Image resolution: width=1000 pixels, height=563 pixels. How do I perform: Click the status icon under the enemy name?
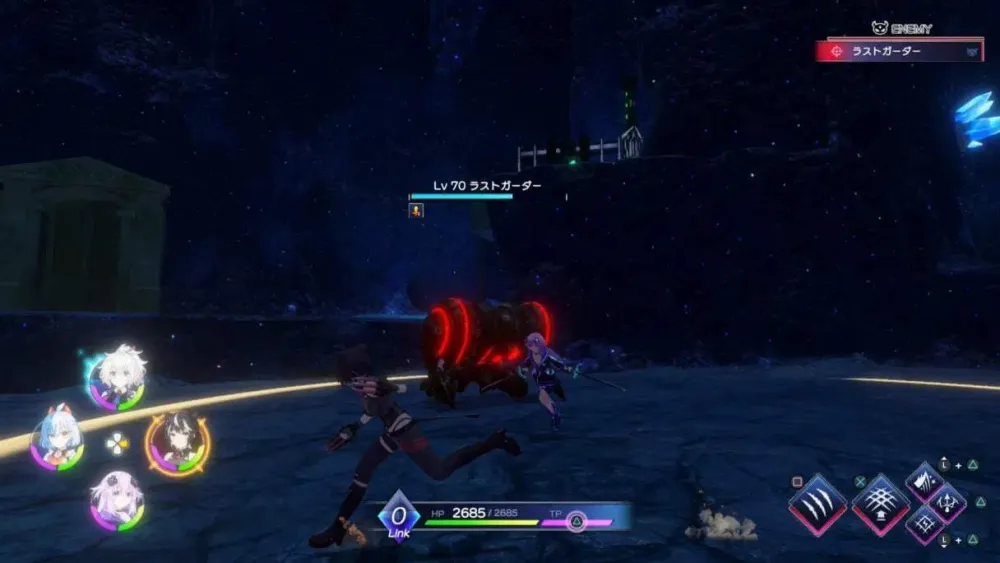point(416,210)
